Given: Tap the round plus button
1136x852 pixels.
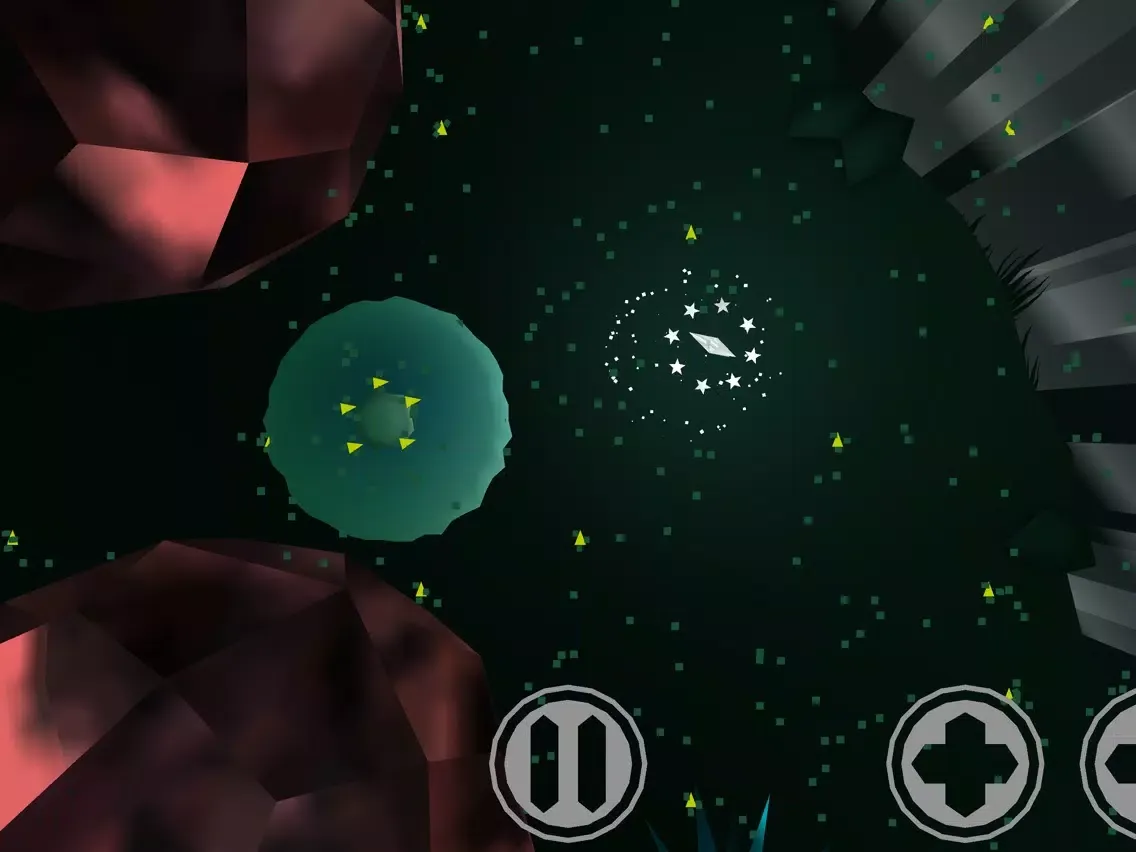Looking at the screenshot, I should tap(965, 763).
